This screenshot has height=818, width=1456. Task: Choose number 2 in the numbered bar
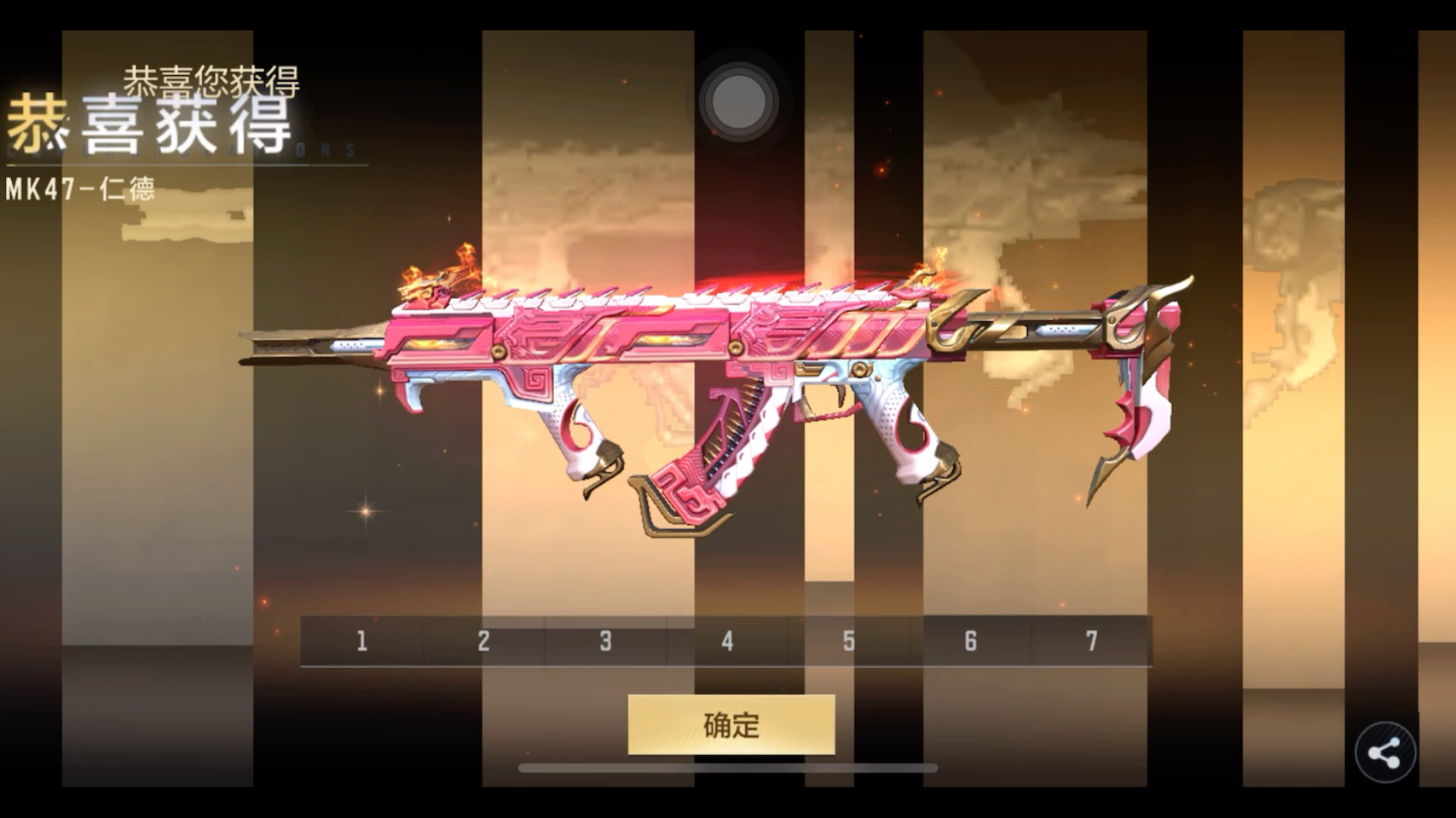(483, 641)
